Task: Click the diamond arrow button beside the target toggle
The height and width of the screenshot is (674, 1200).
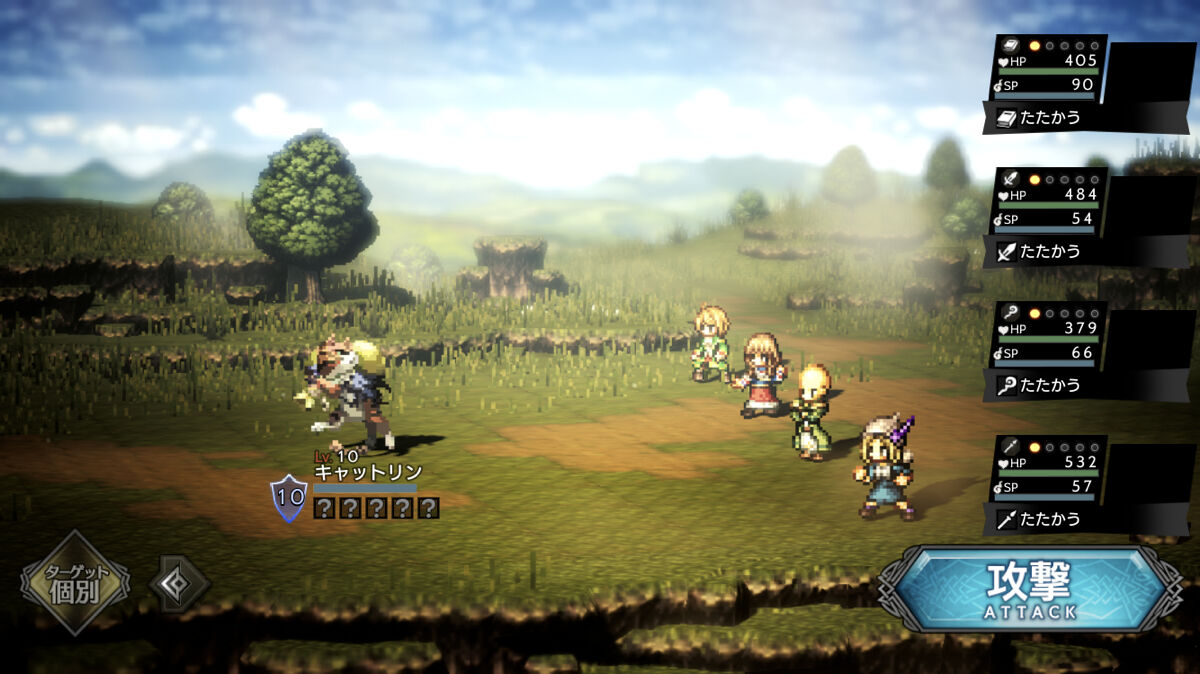Action: (179, 583)
